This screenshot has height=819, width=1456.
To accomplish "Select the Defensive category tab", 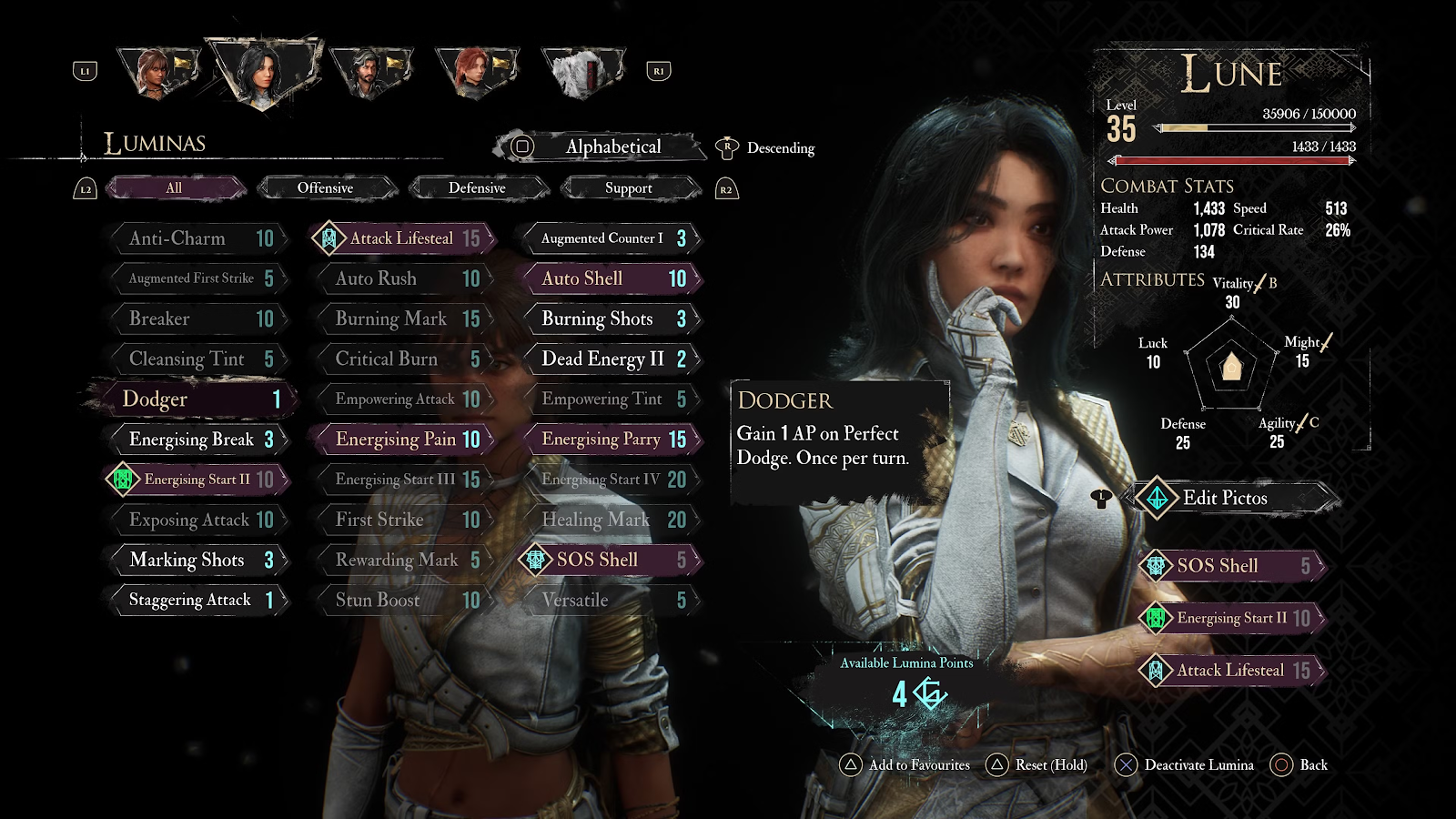I will pyautogui.click(x=477, y=188).
